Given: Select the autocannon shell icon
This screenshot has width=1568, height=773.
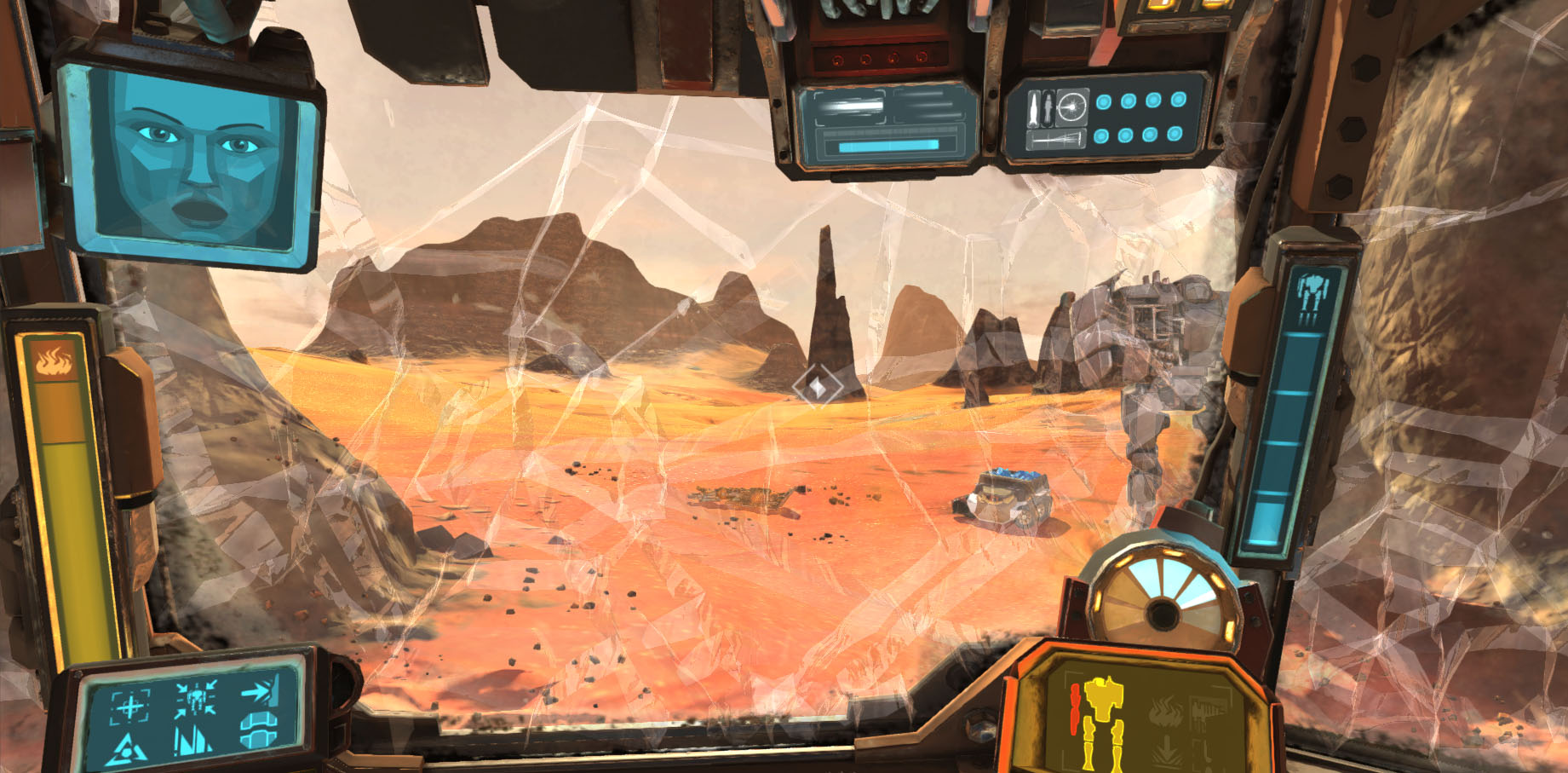Looking at the screenshot, I should pyautogui.click(x=1048, y=107).
